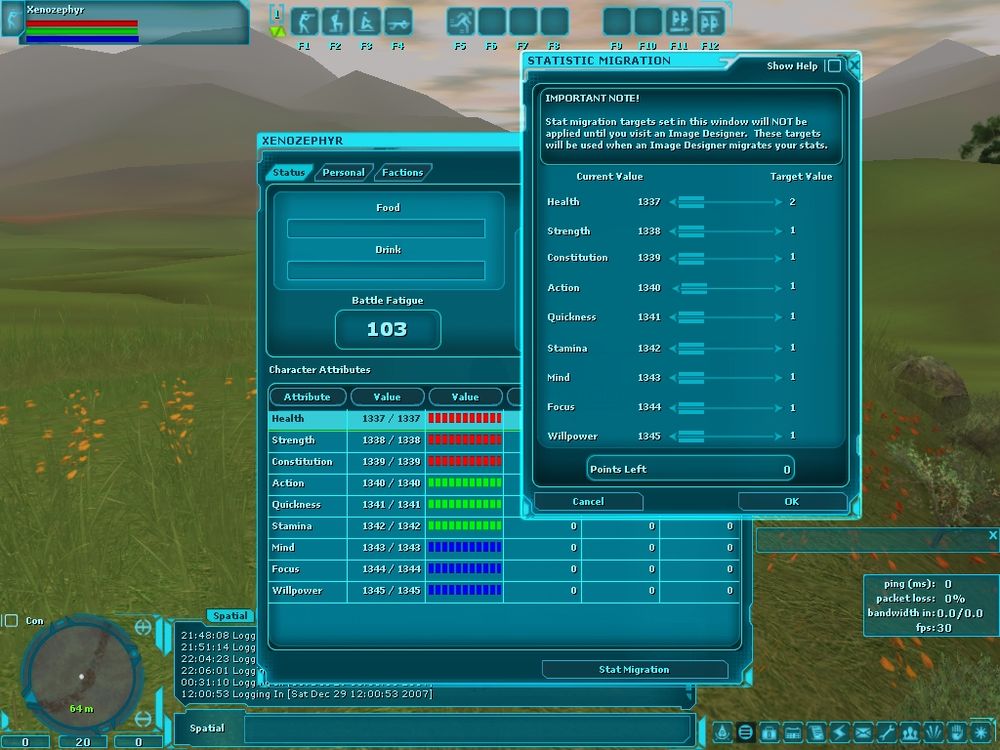Select the Status tab
The width and height of the screenshot is (1000, 750).
288,172
